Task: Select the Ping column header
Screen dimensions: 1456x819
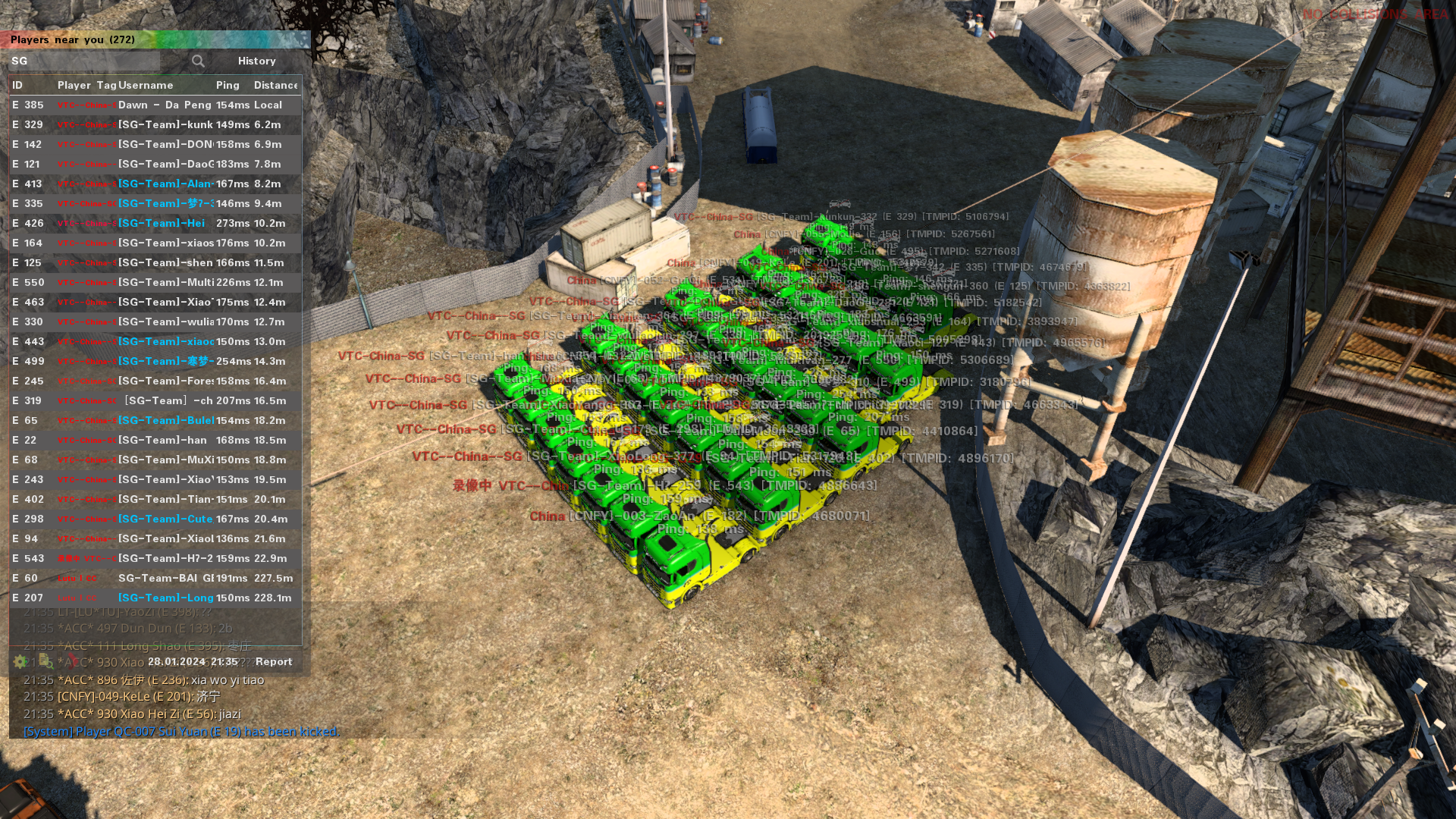Action: click(x=227, y=85)
